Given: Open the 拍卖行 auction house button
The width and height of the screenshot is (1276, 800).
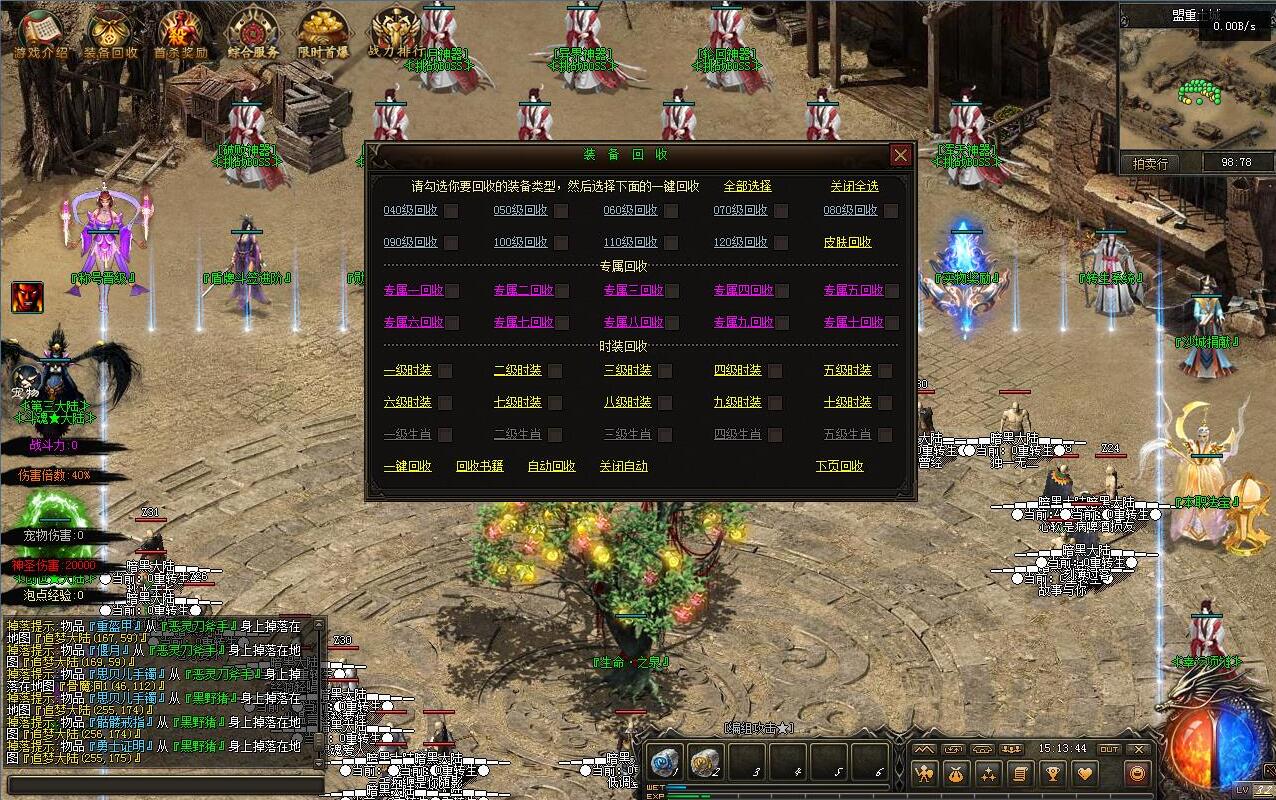Looking at the screenshot, I should click(1150, 163).
